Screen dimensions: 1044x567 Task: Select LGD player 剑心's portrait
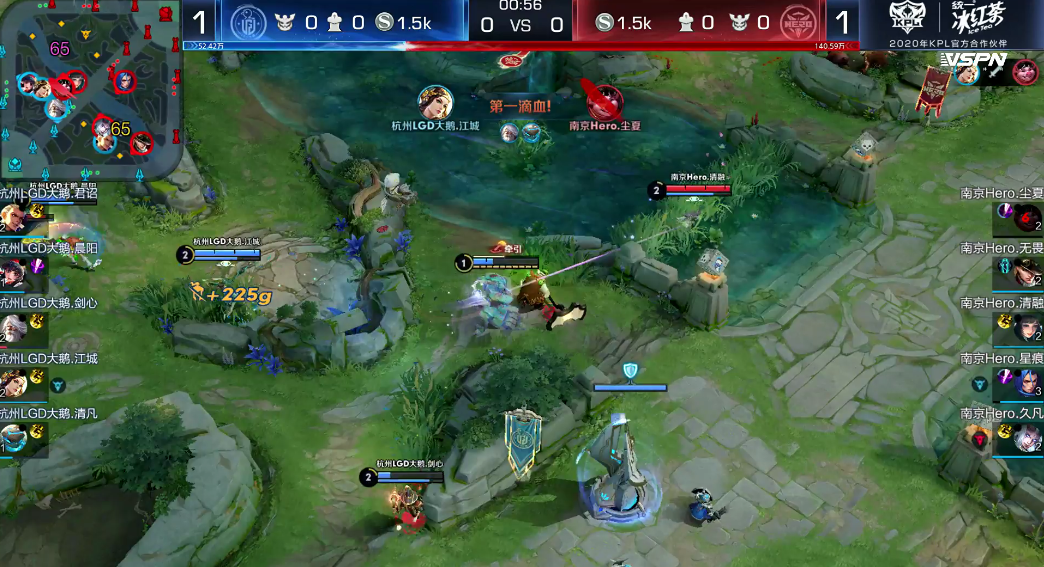click(14, 327)
